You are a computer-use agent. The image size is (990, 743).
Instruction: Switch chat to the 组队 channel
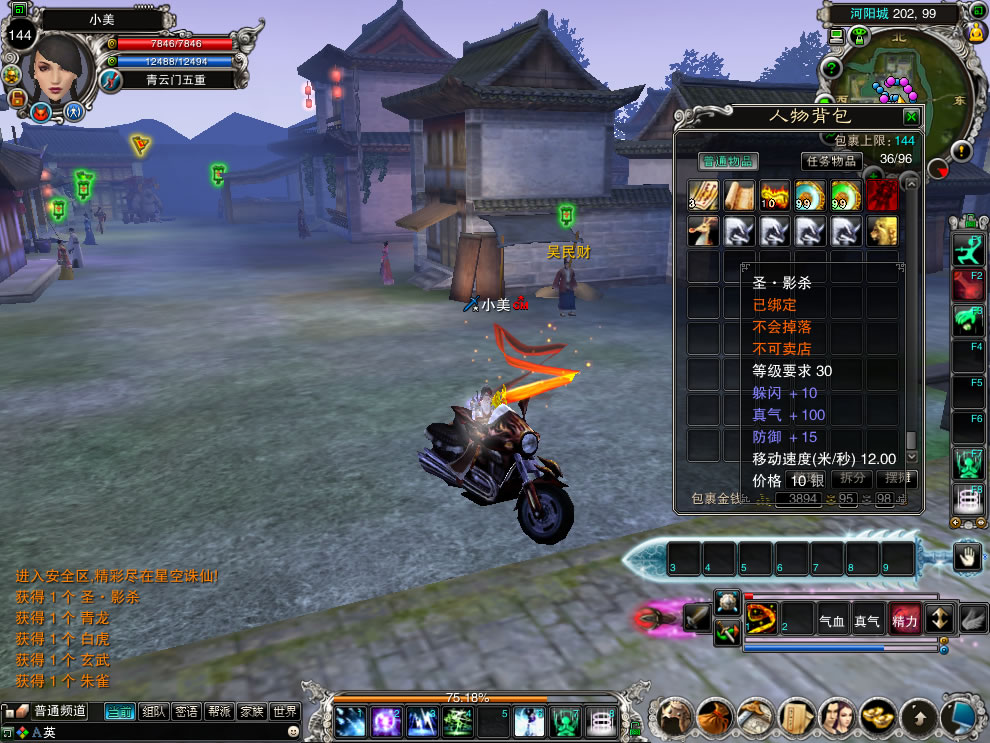pos(154,712)
